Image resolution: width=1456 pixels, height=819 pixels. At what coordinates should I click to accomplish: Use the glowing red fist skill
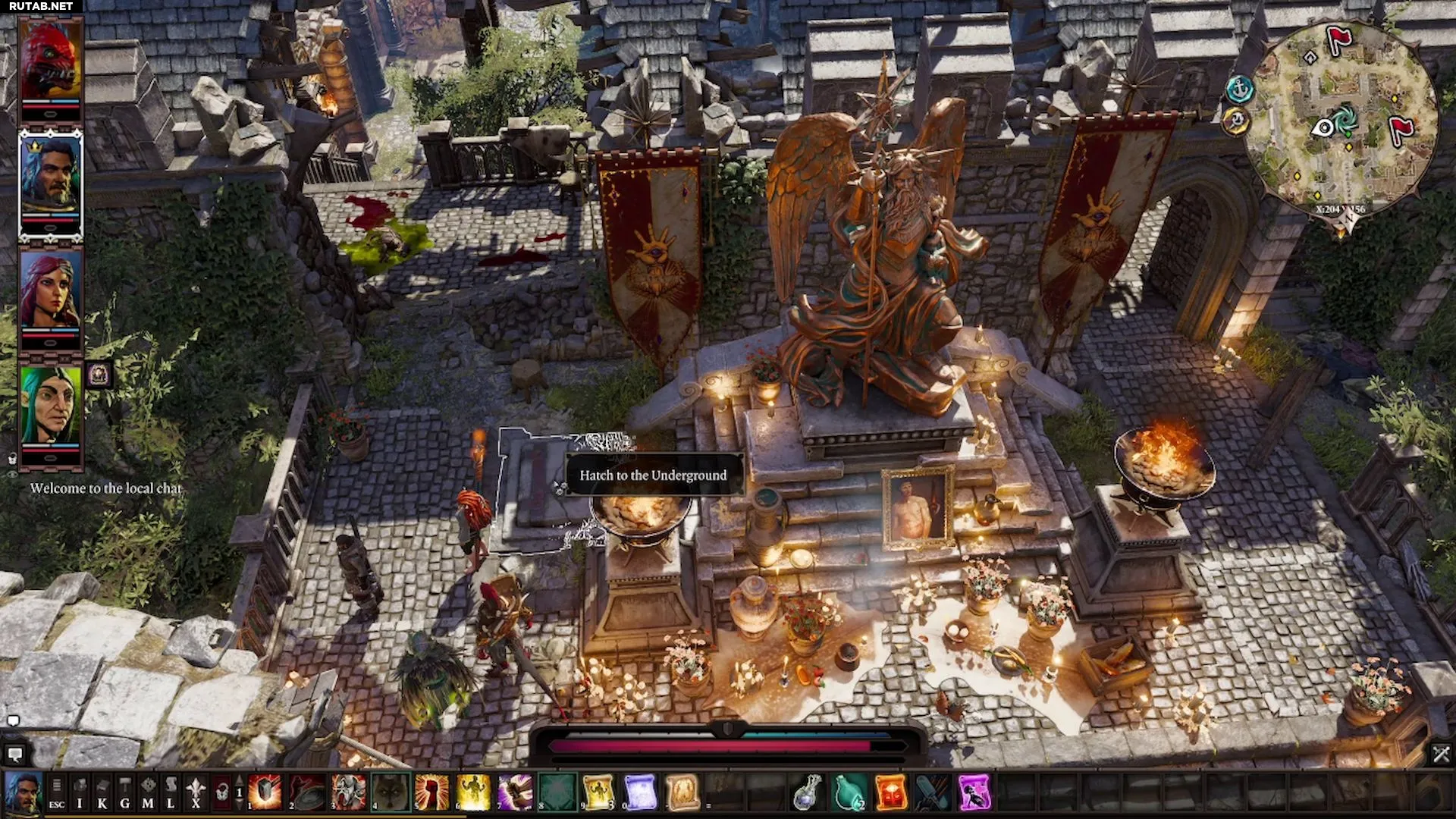tap(431, 792)
